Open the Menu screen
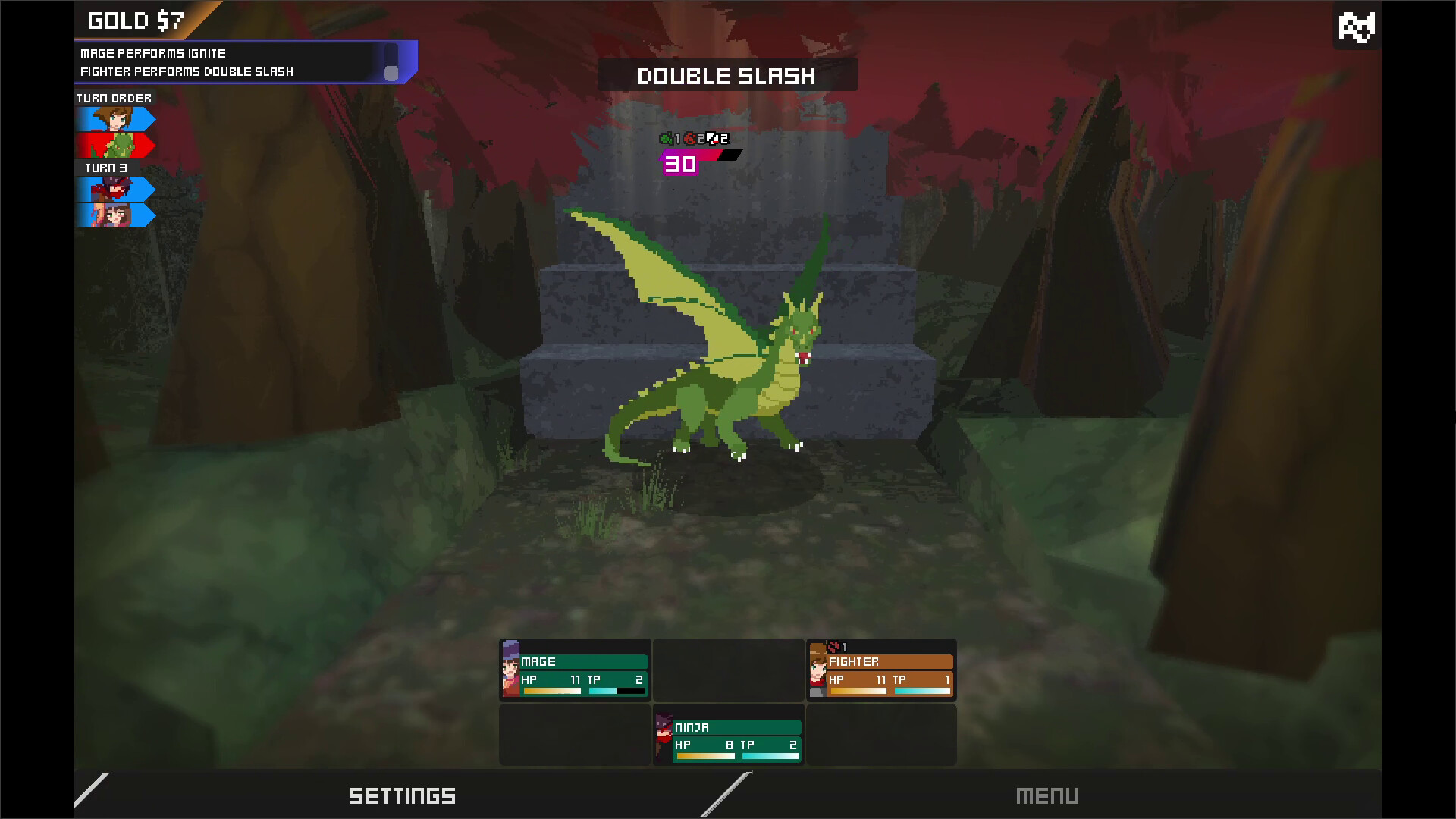The height and width of the screenshot is (819, 1456). [x=1049, y=796]
